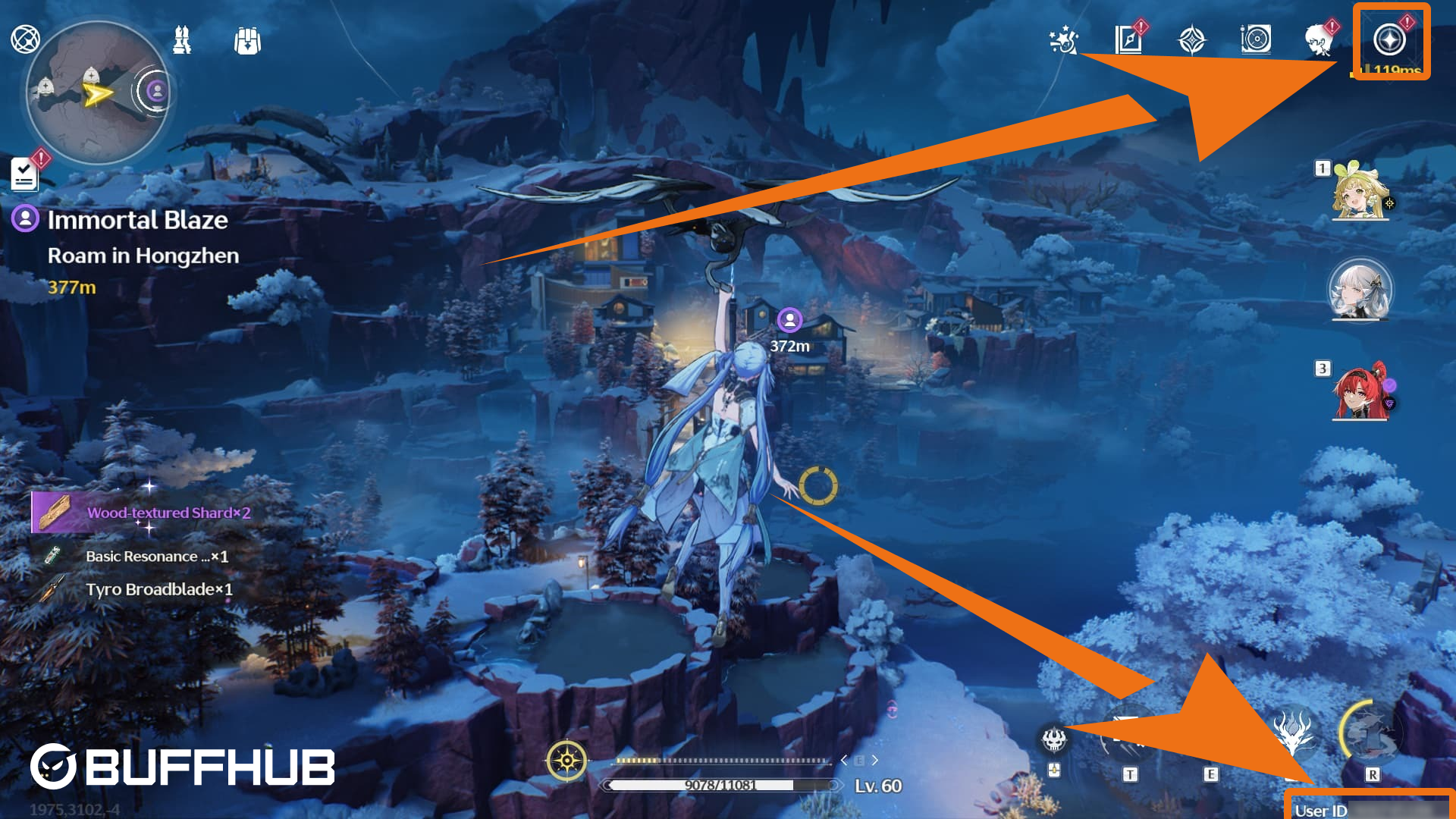Open the highlighted terminal star icon
This screenshot has width=1456, height=819.
1389,40
